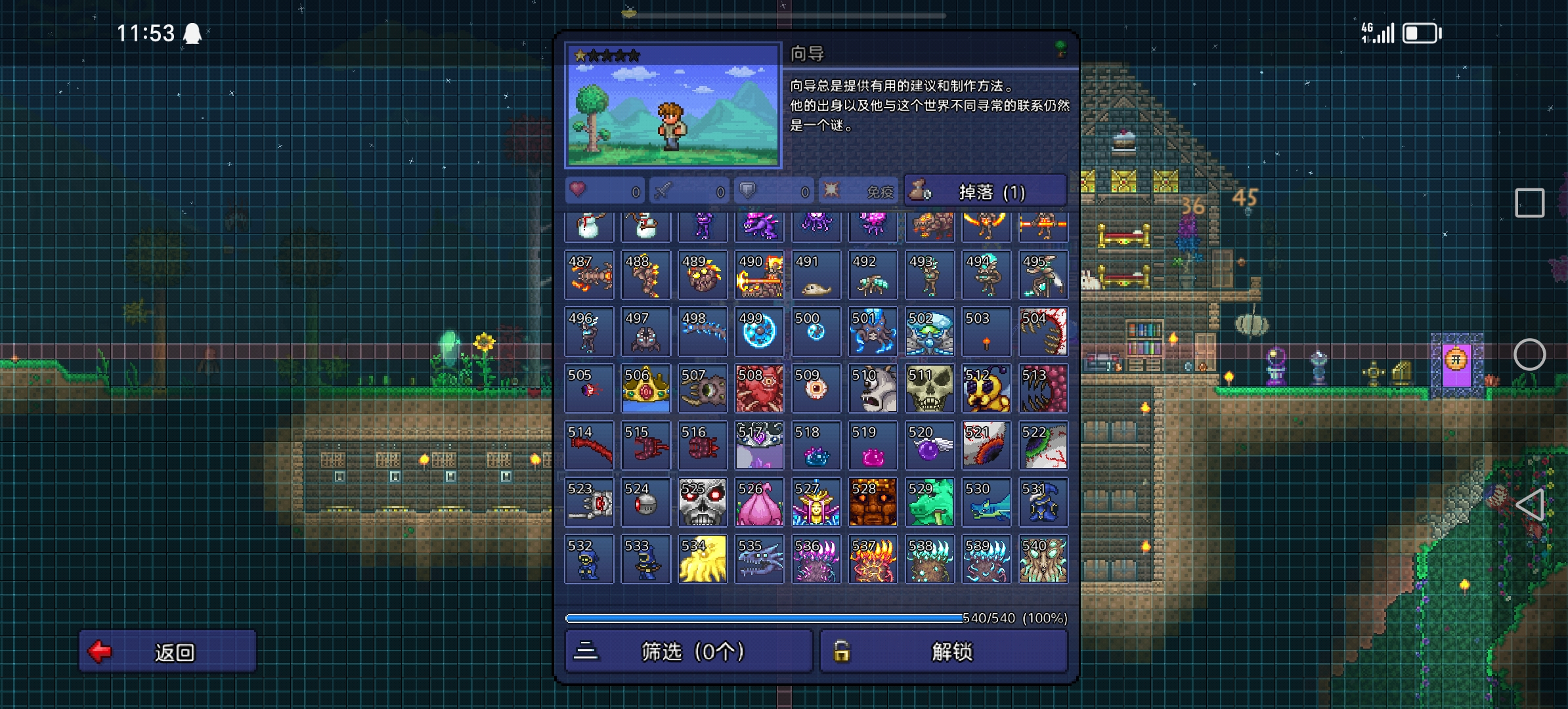Tap the Android home circle button
The height and width of the screenshot is (709, 1568).
[1529, 354]
